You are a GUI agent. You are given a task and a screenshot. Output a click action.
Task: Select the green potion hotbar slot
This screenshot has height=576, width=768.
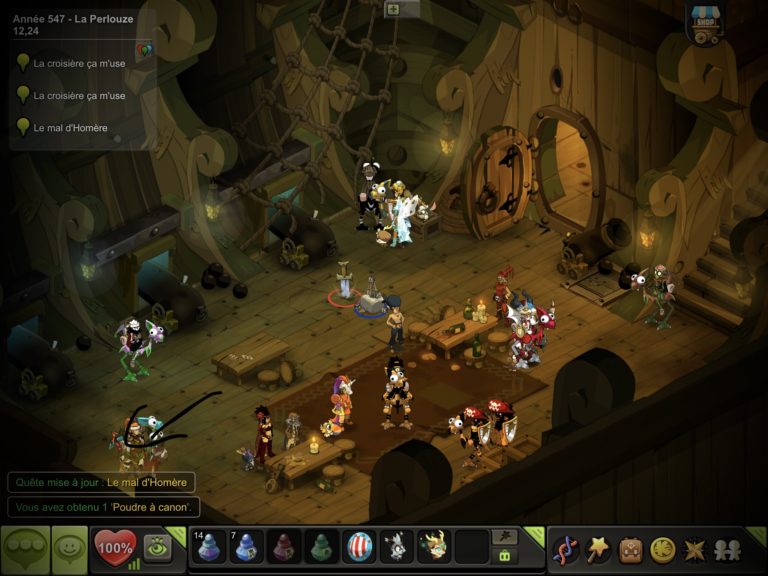[x=322, y=547]
